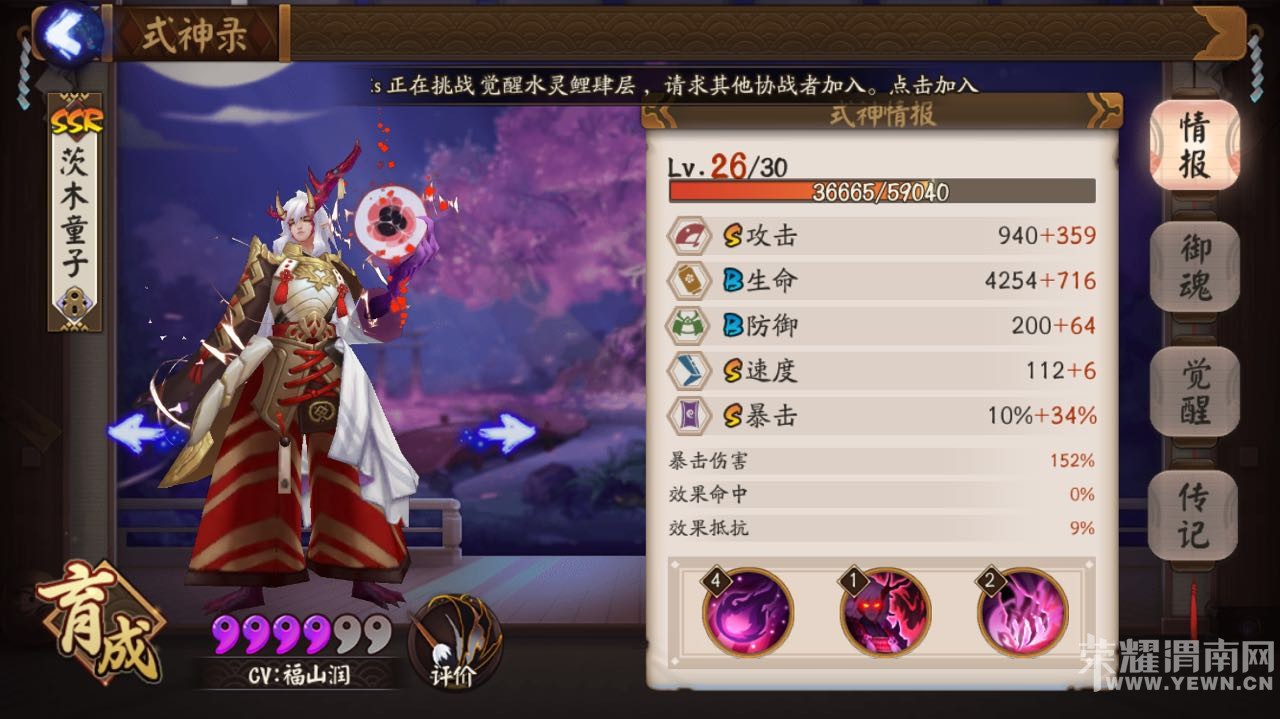View previous shikigami with left arrow
This screenshot has width=1280, height=719.
(140, 434)
